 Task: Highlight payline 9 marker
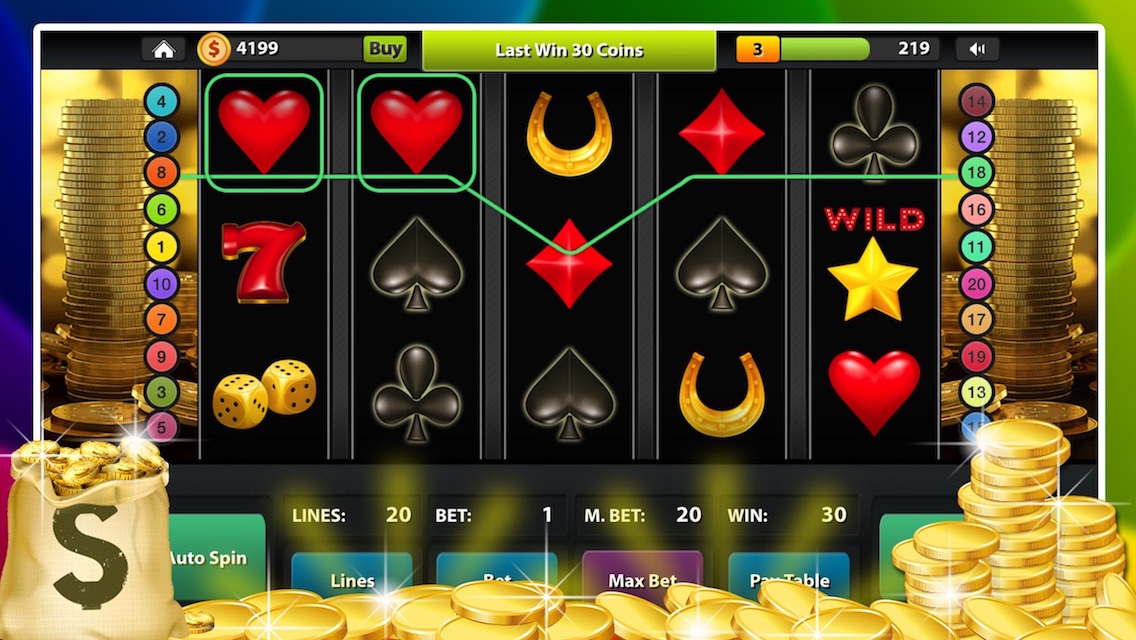(x=161, y=356)
